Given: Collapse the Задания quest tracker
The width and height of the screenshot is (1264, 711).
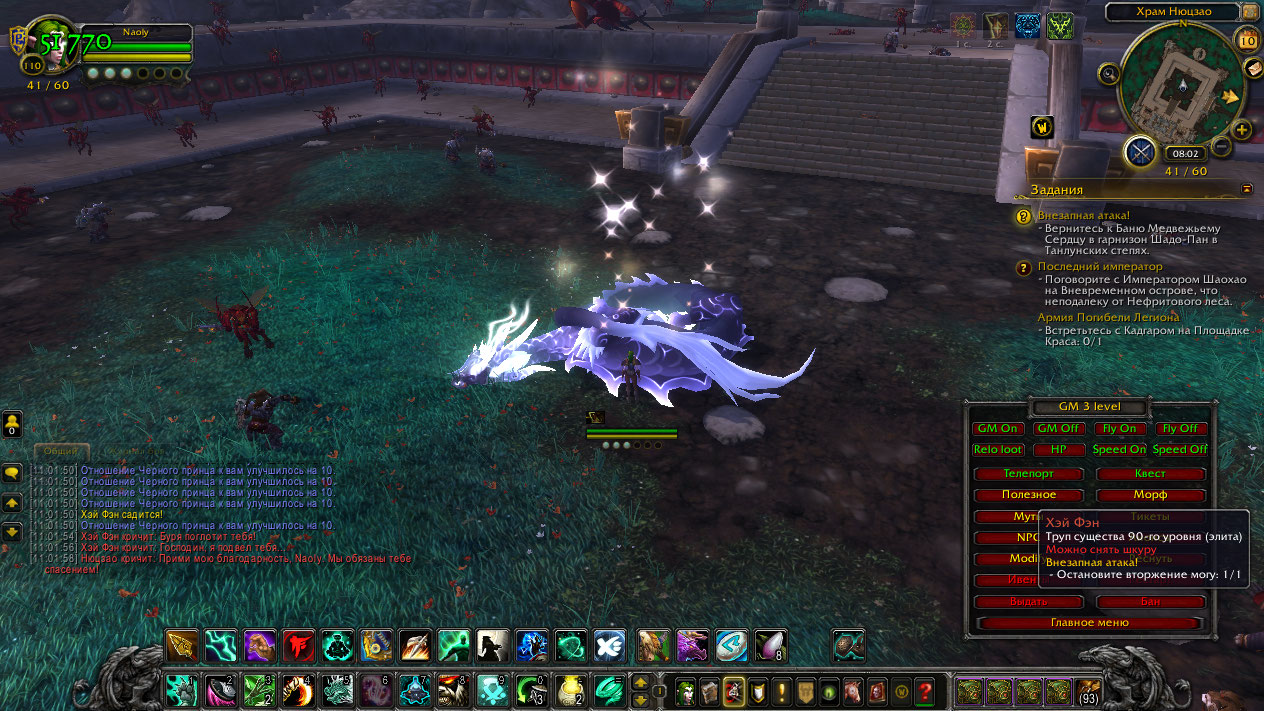Looking at the screenshot, I should click(x=1246, y=188).
